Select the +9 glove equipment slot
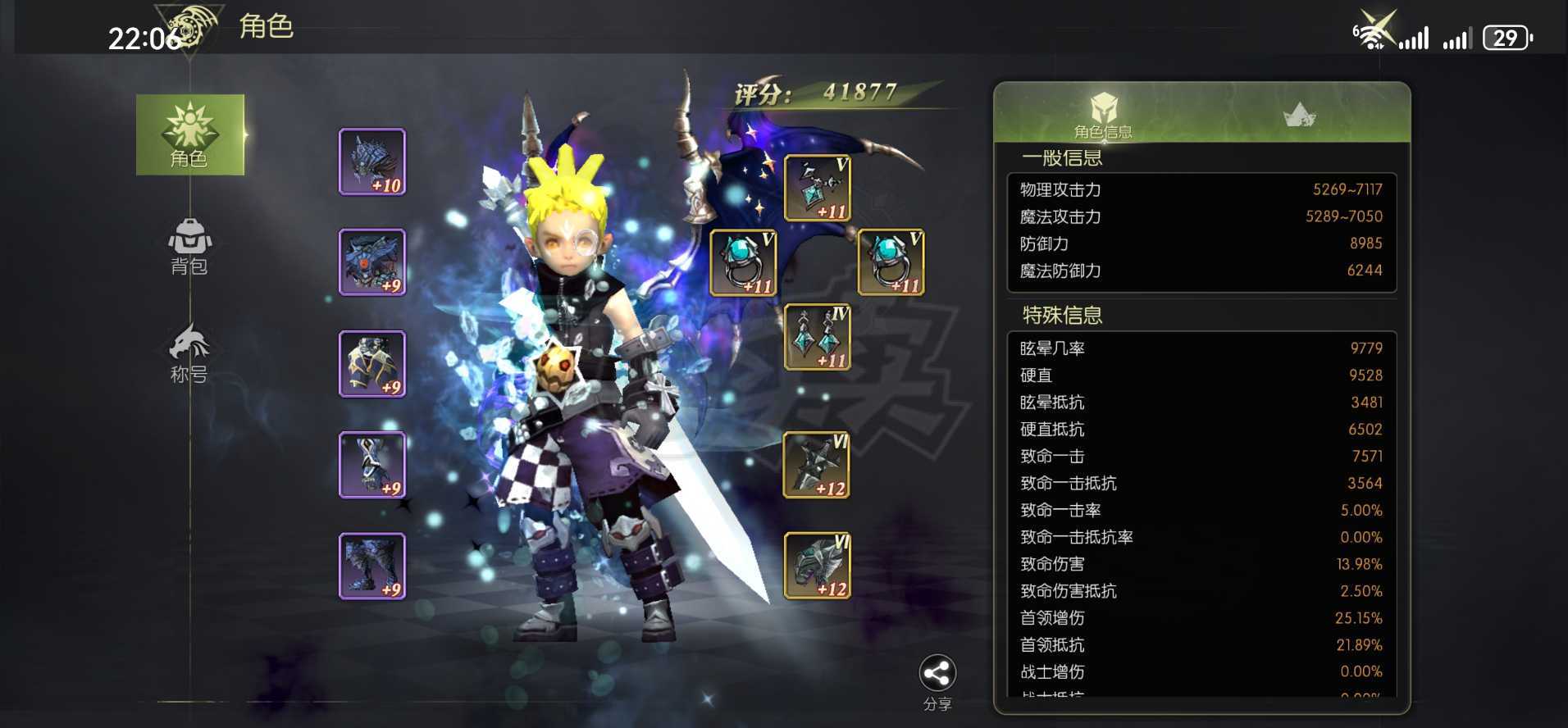 point(372,465)
